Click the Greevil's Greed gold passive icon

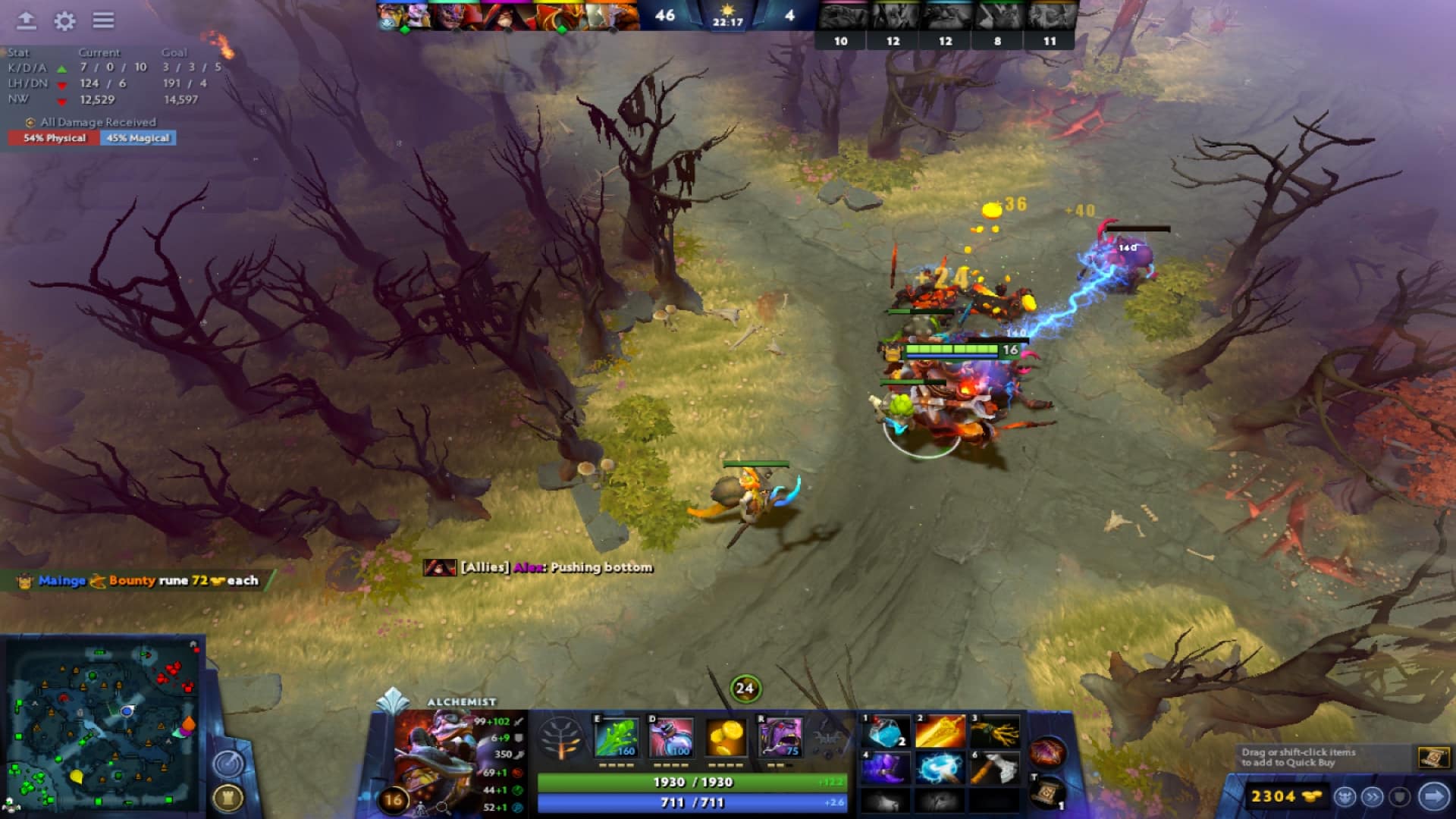(x=725, y=737)
